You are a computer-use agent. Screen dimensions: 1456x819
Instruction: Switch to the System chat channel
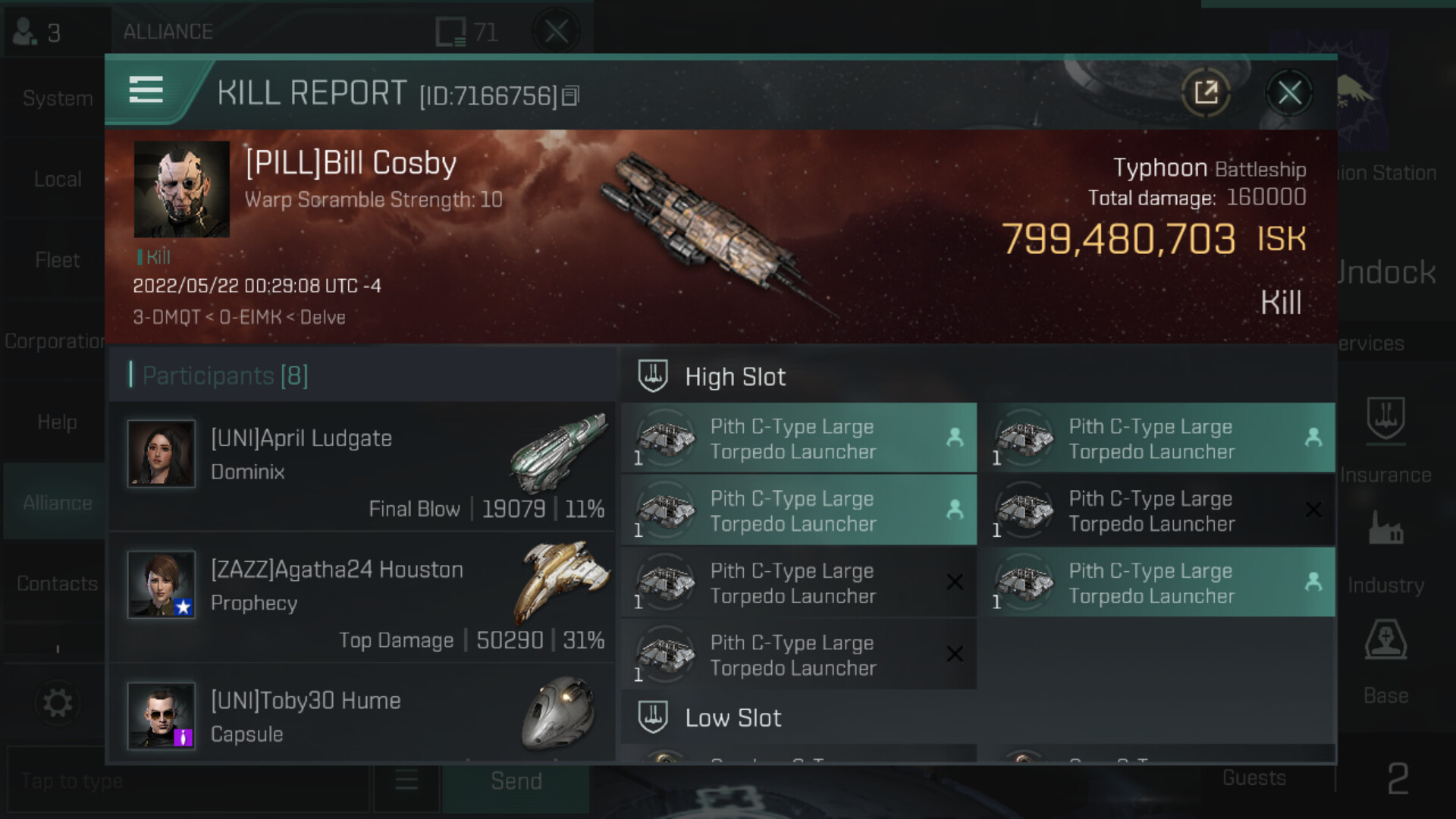[x=58, y=99]
